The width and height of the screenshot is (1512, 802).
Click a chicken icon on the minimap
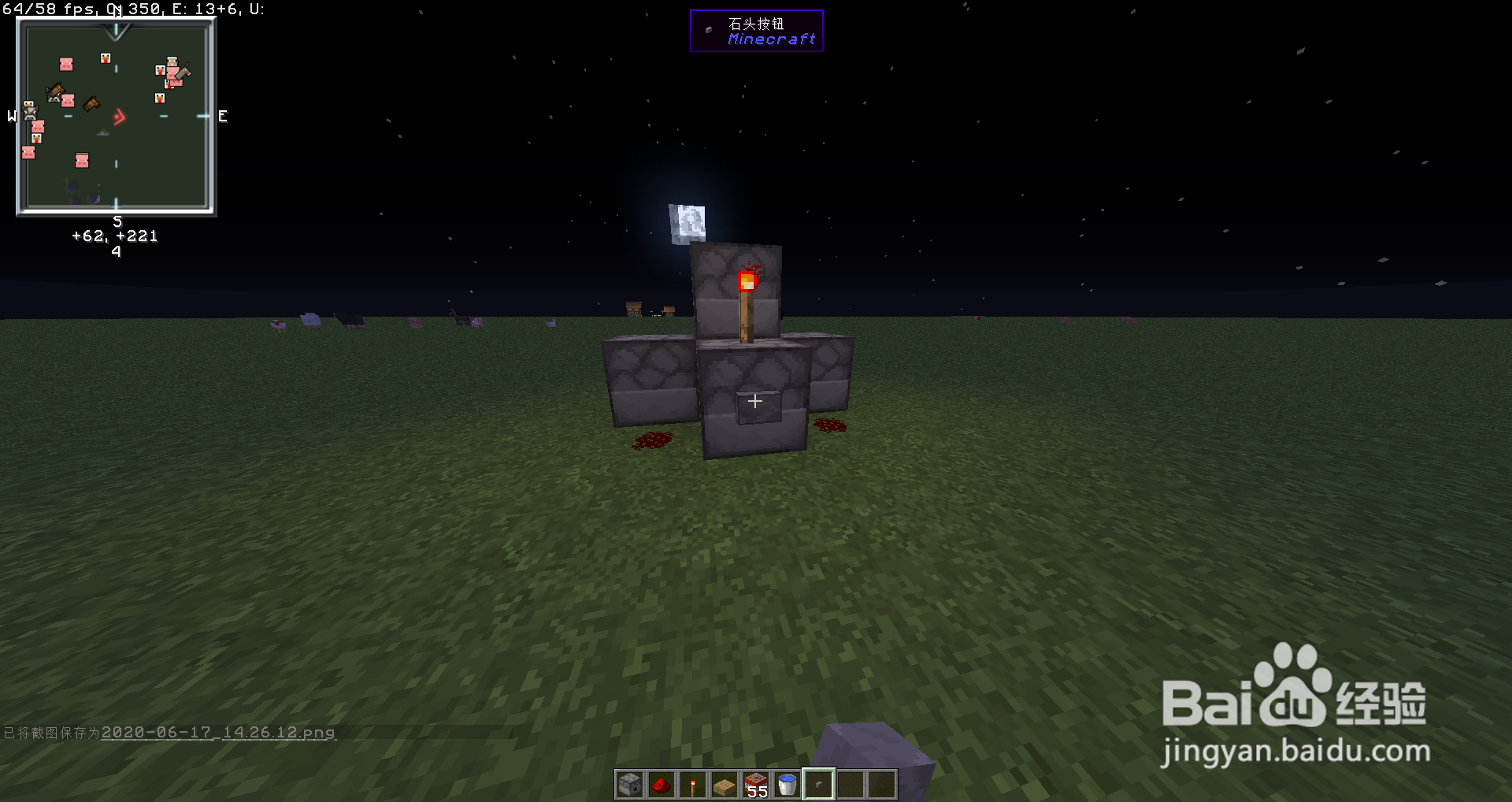[x=106, y=58]
